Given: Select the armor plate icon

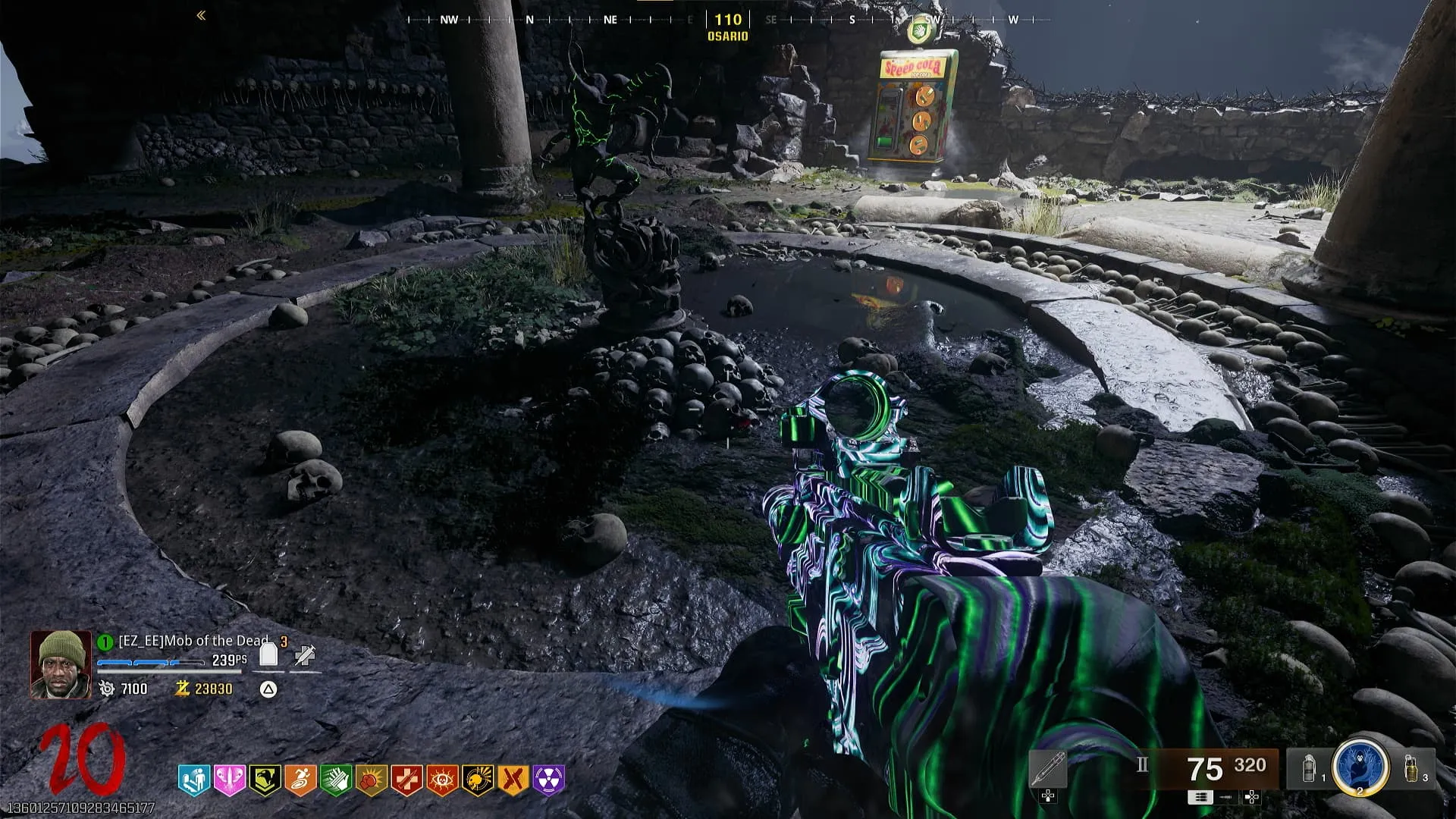Looking at the screenshot, I should pyautogui.click(x=268, y=654).
